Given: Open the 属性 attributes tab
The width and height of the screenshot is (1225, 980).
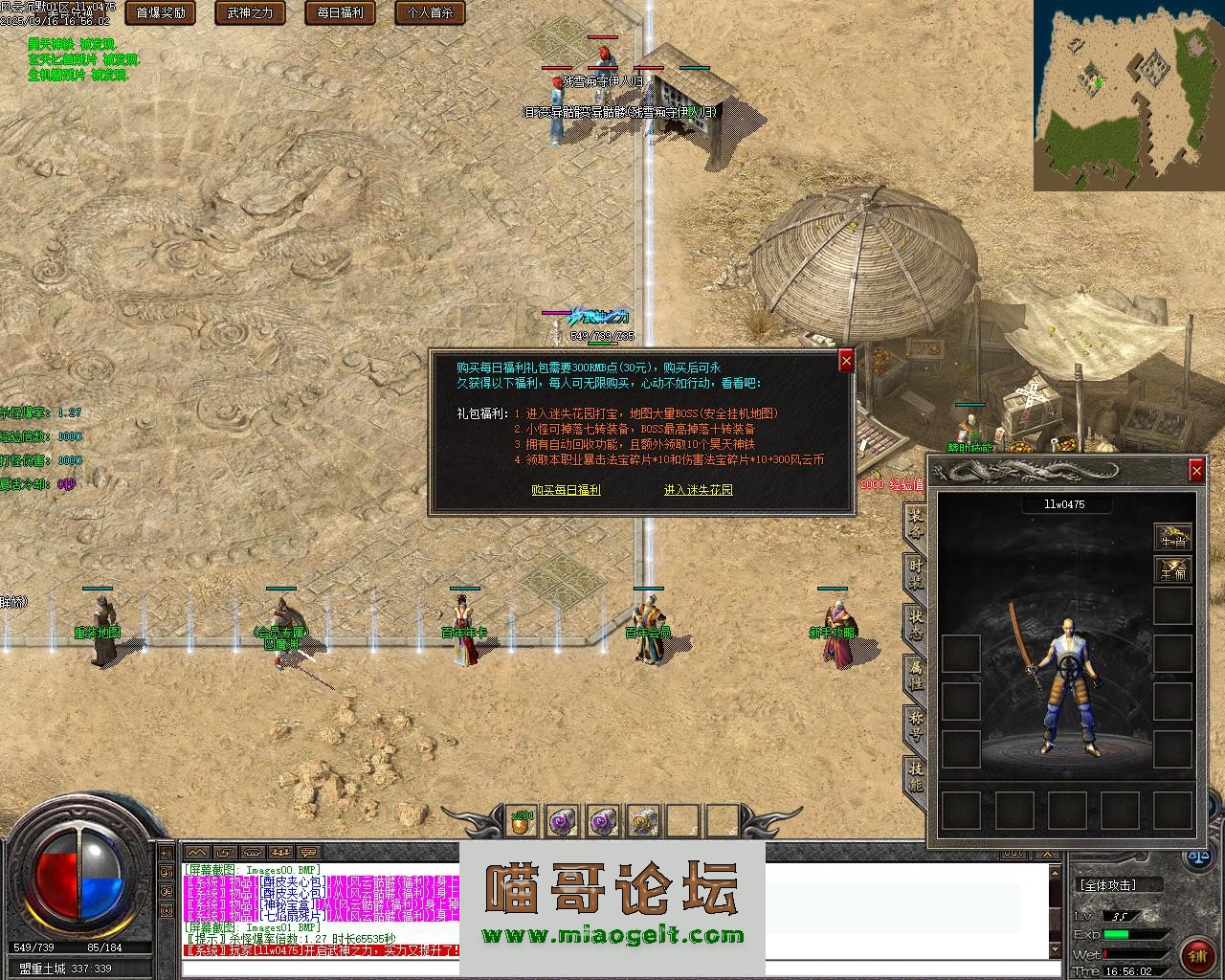Looking at the screenshot, I should (915, 673).
